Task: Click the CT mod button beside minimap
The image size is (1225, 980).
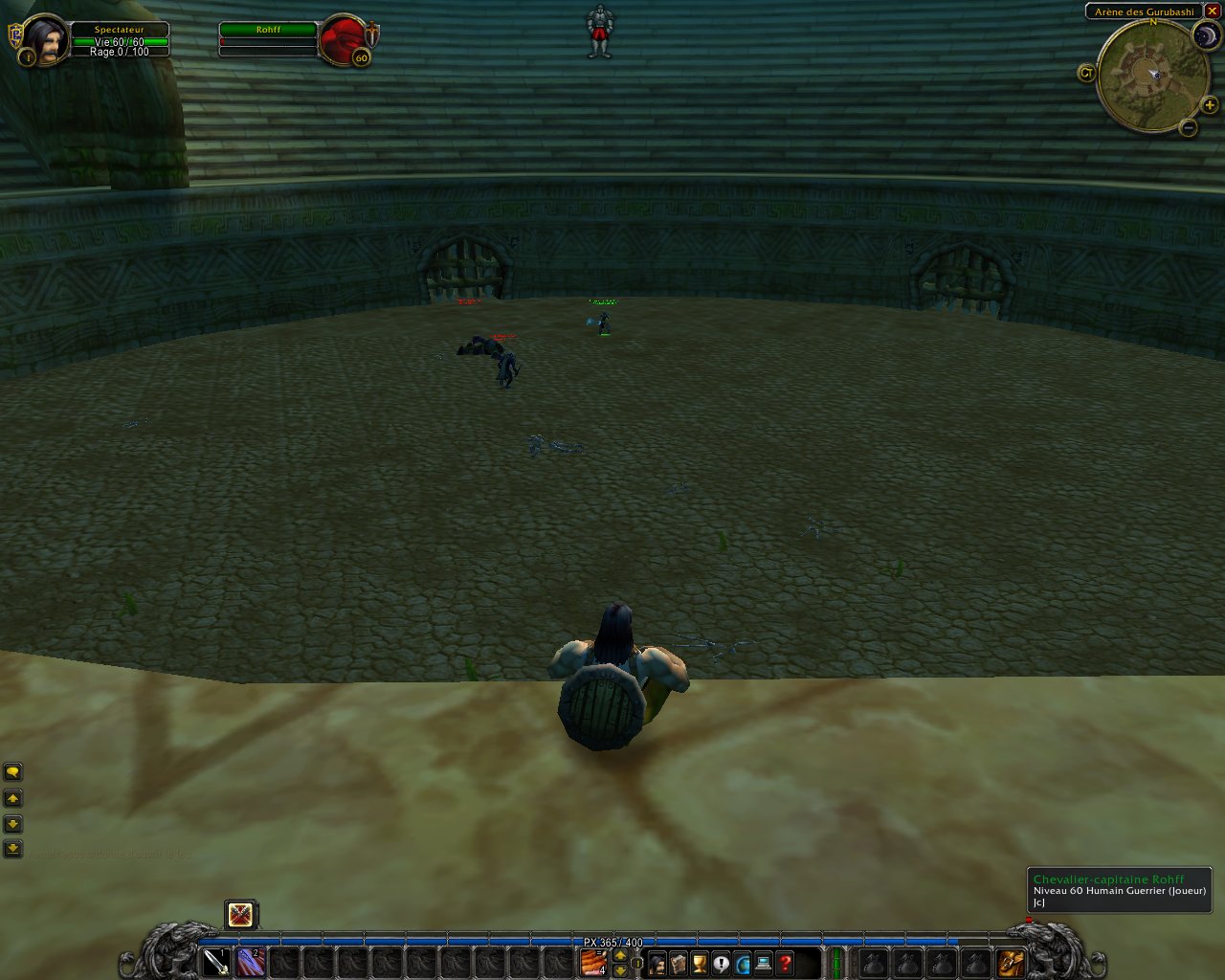Action: 1086,73
